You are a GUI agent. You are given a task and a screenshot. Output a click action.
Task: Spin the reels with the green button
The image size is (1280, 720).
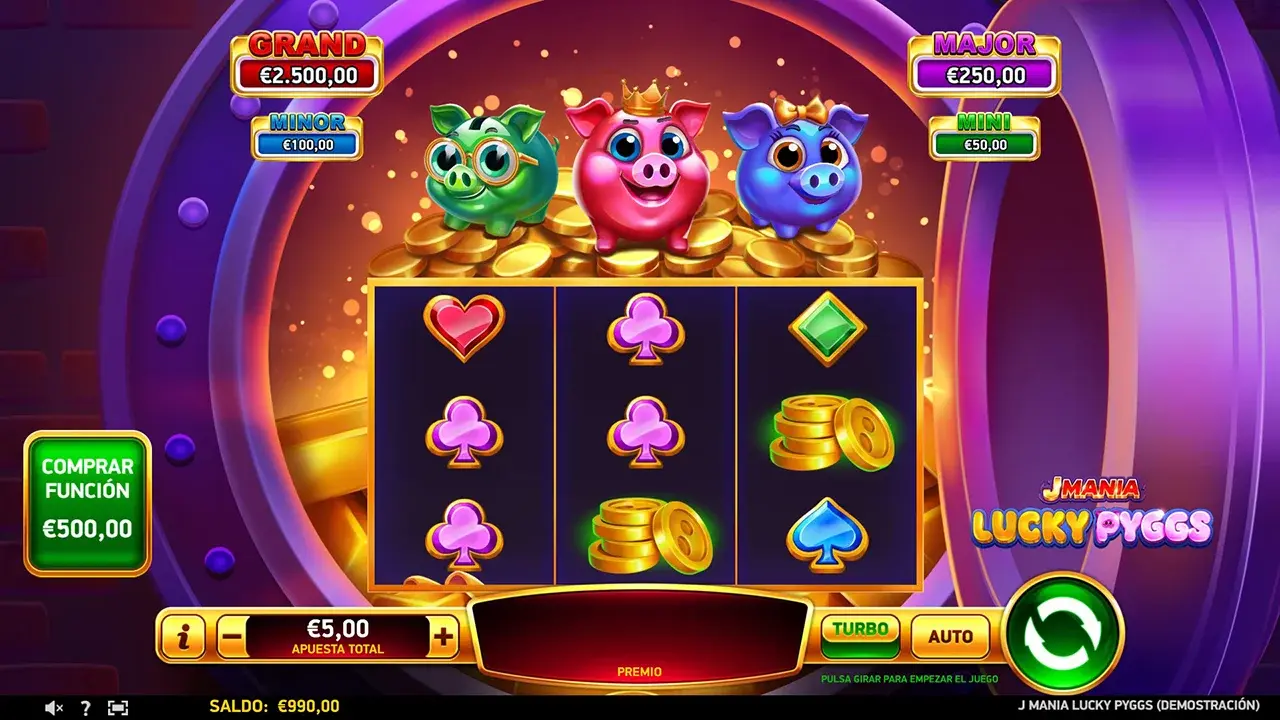pyautogui.click(x=1063, y=633)
